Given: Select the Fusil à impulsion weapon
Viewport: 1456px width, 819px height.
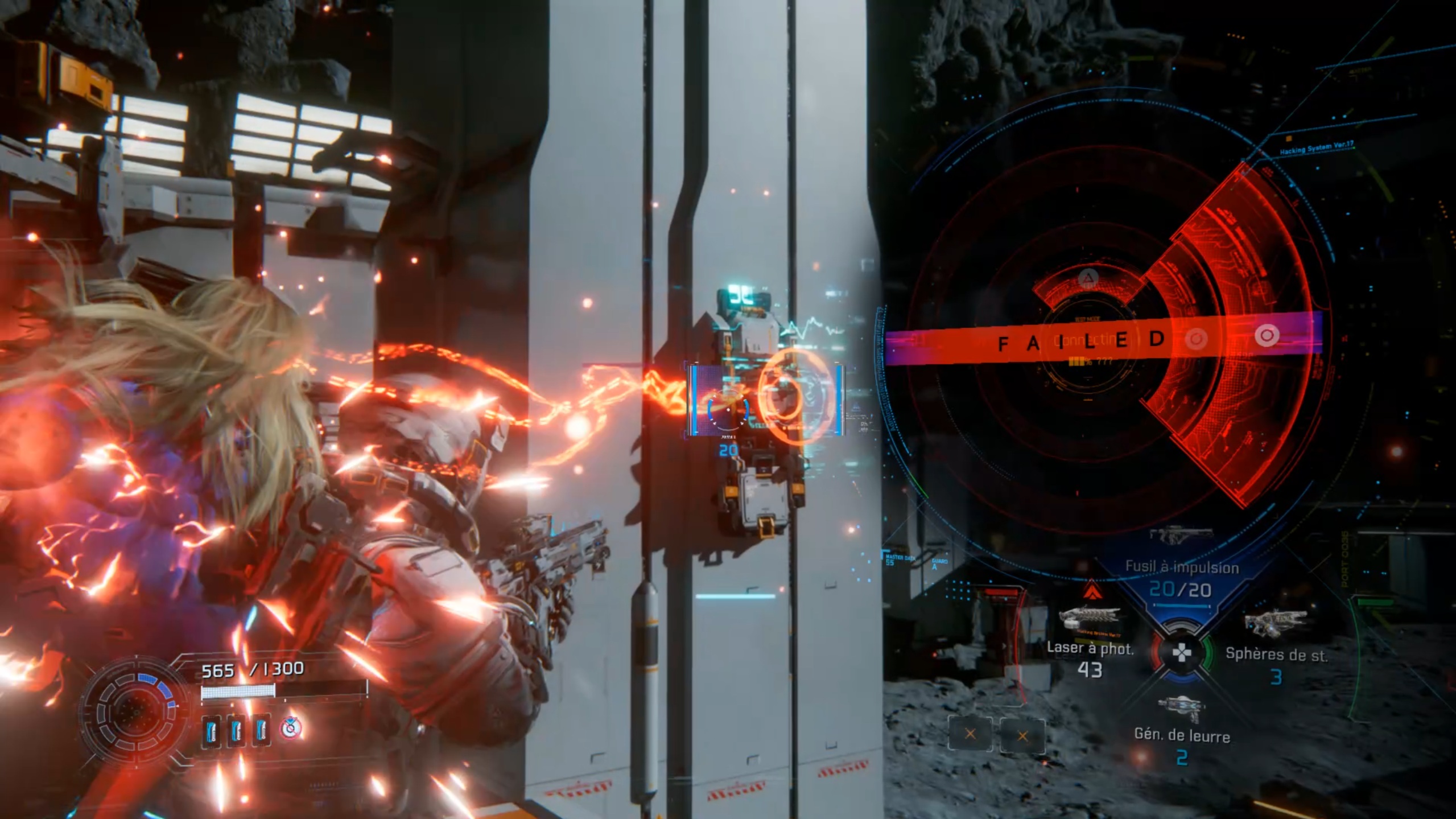Looking at the screenshot, I should [1181, 578].
